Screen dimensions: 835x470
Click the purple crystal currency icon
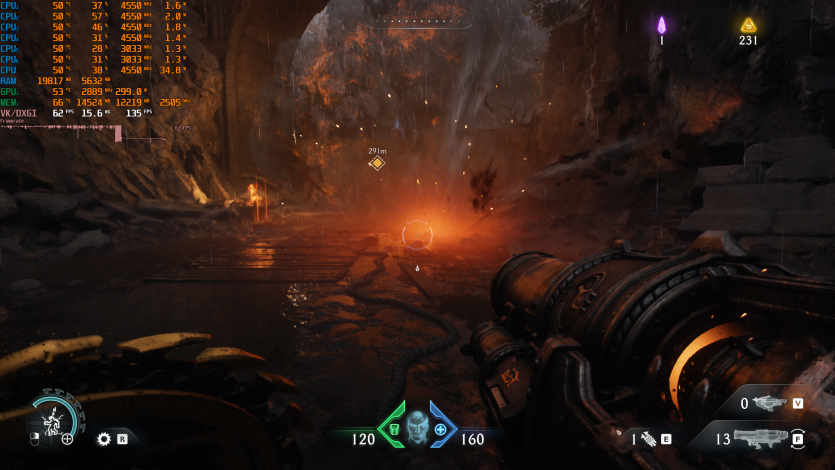[x=661, y=25]
